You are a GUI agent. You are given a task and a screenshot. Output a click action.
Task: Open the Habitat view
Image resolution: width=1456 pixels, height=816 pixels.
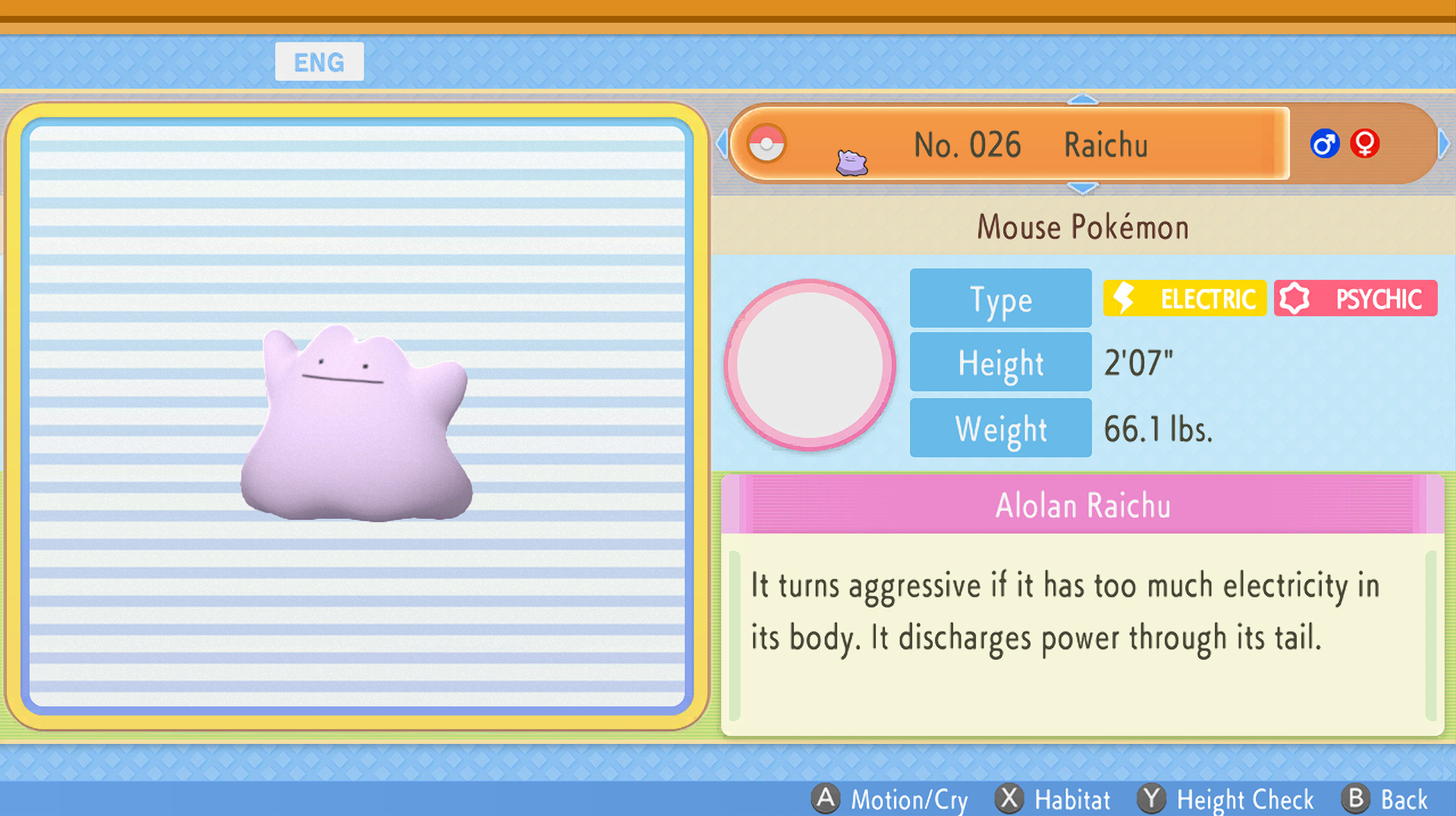point(1053,799)
